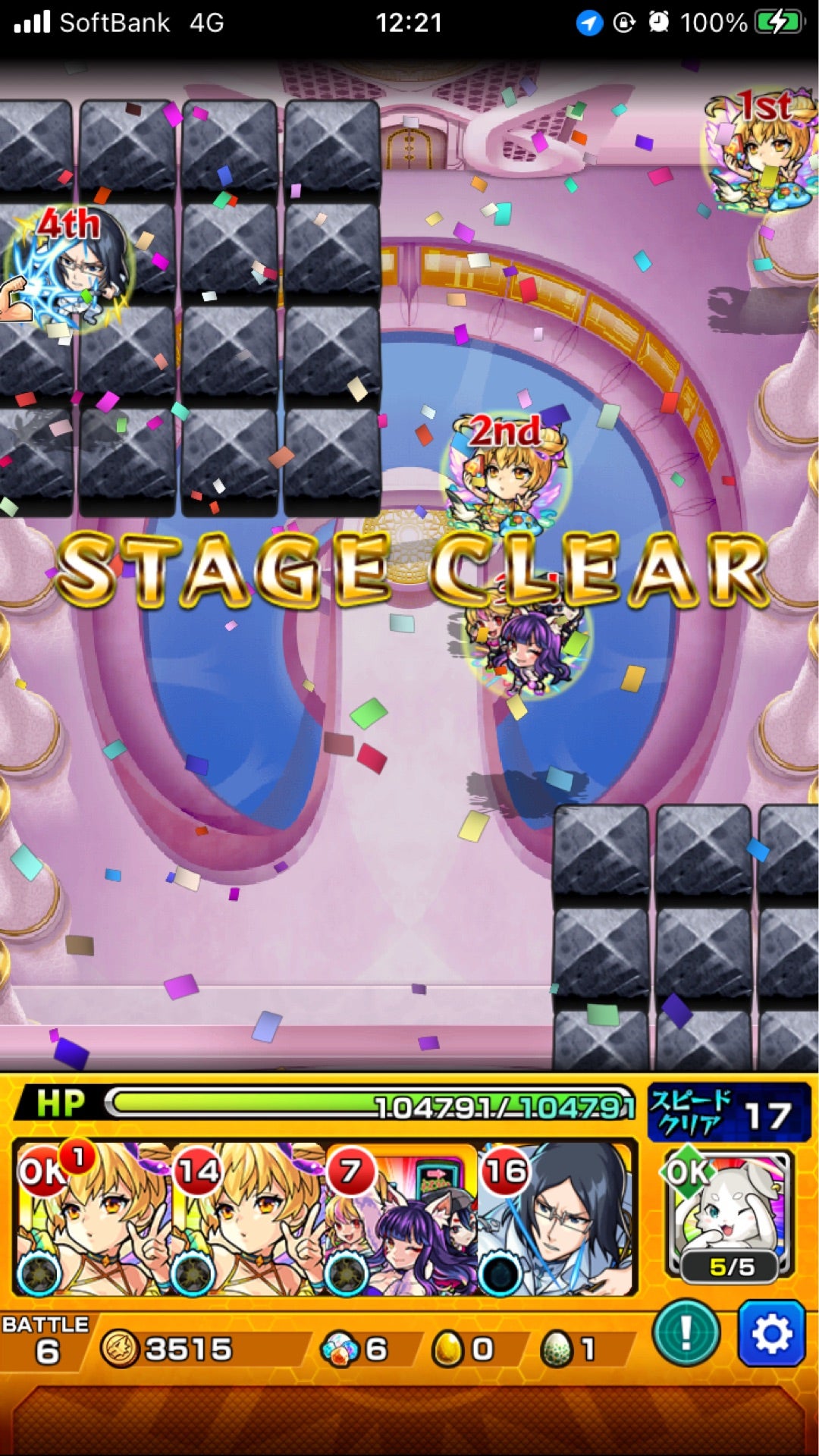The image size is (819, 1456).
Task: Select the white rabbit icon showing 5/5
Action: (730, 1215)
